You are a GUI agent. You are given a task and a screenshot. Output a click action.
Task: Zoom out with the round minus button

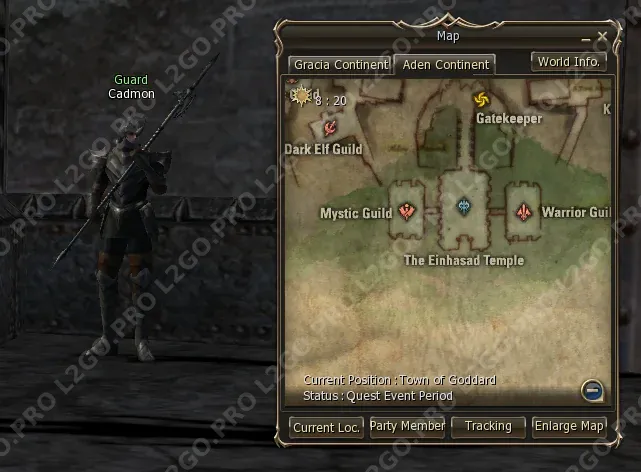coord(592,391)
